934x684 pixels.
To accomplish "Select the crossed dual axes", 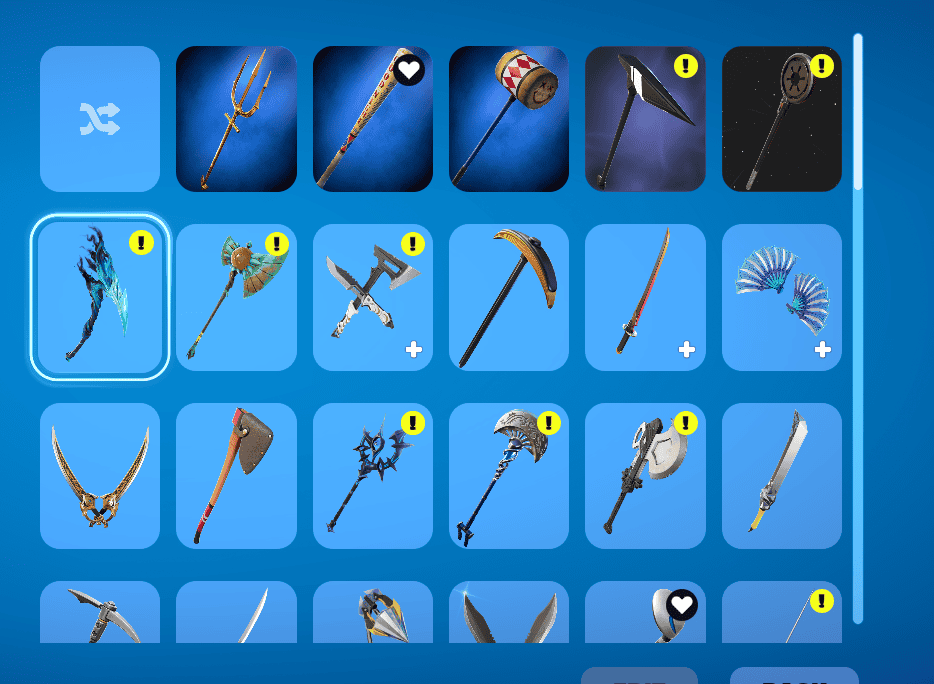I will [372, 297].
